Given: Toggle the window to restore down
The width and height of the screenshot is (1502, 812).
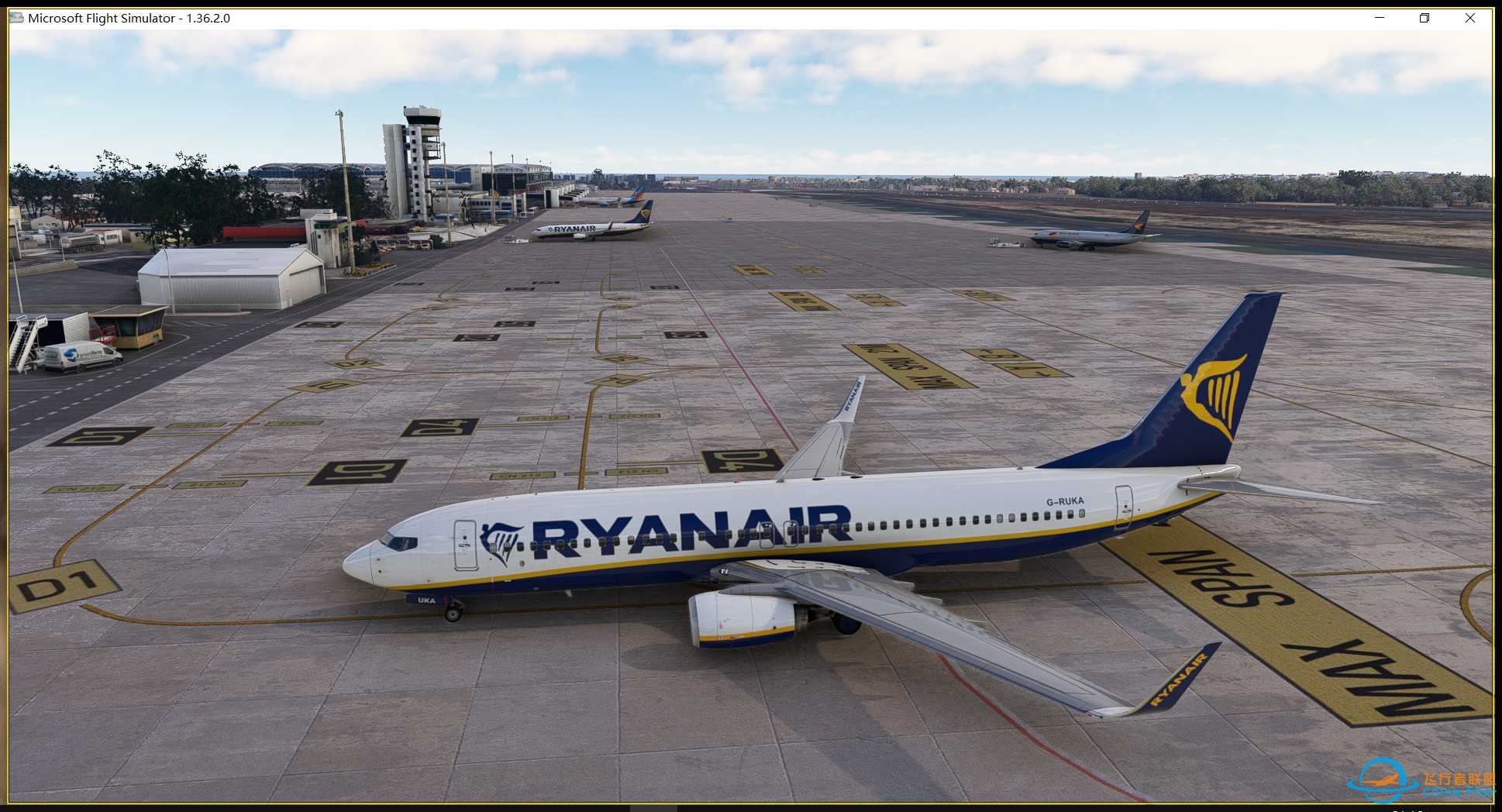Looking at the screenshot, I should tap(1424, 17).
